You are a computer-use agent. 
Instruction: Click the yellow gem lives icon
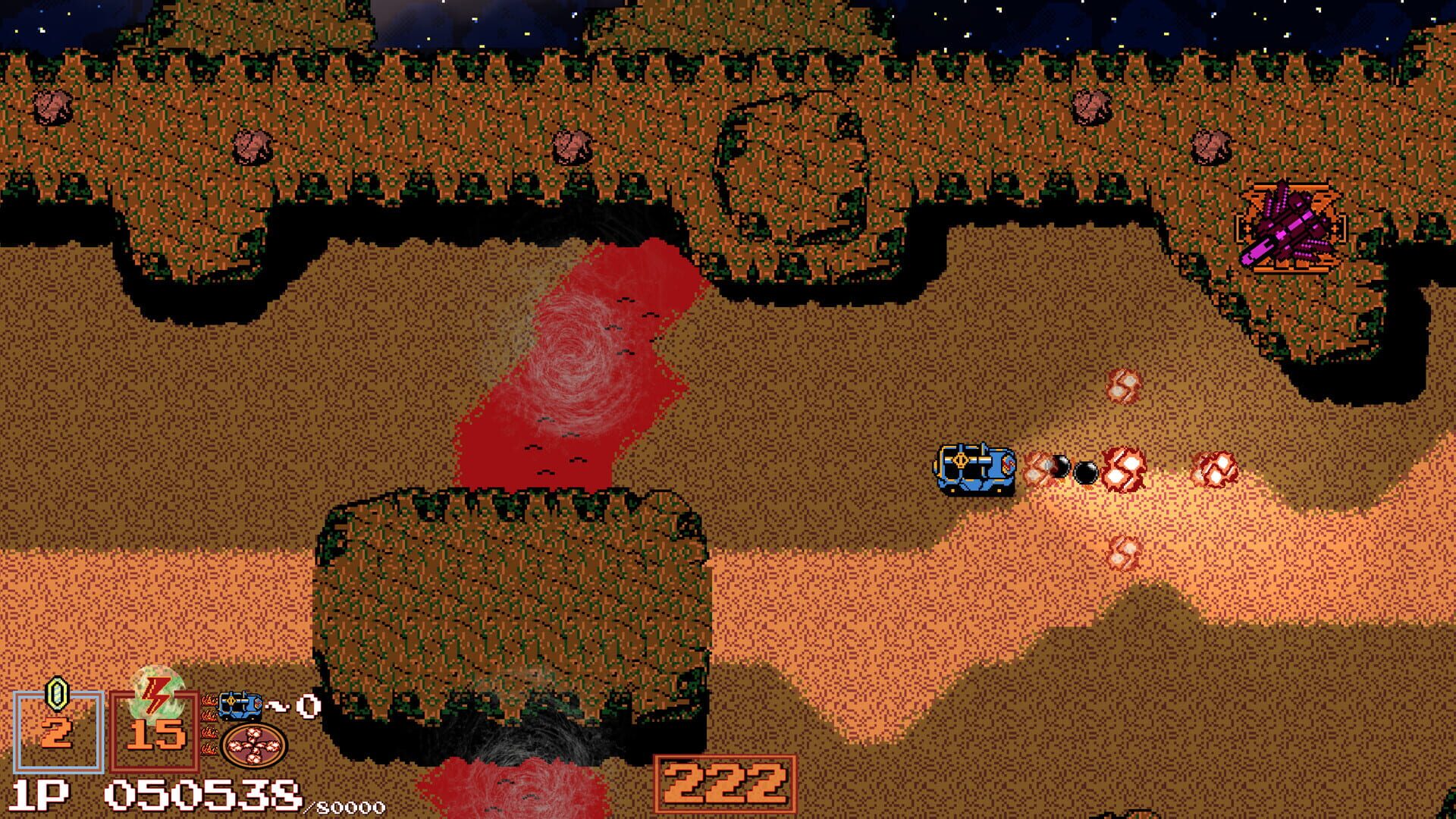[56, 695]
